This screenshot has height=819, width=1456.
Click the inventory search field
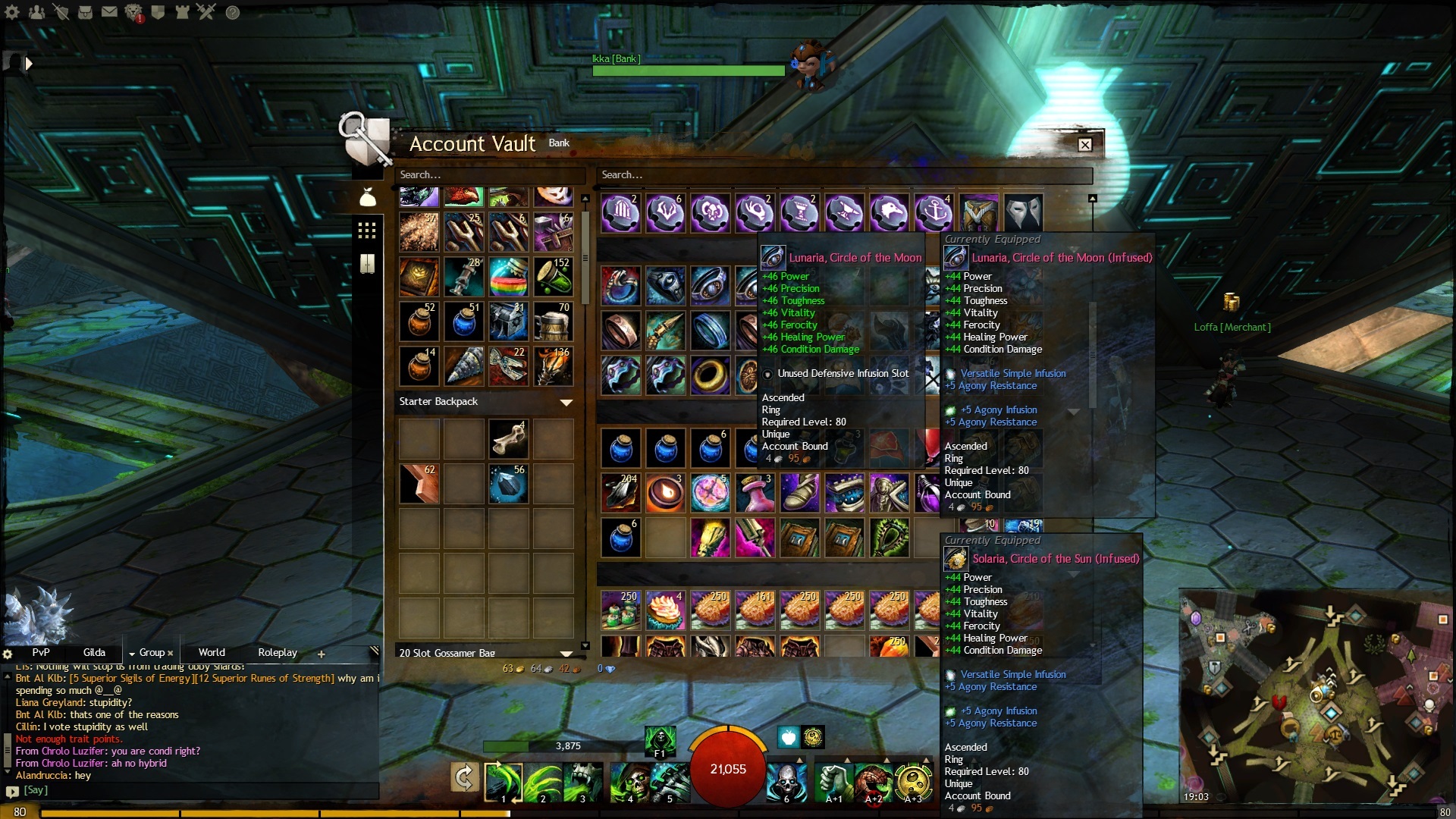pos(489,175)
